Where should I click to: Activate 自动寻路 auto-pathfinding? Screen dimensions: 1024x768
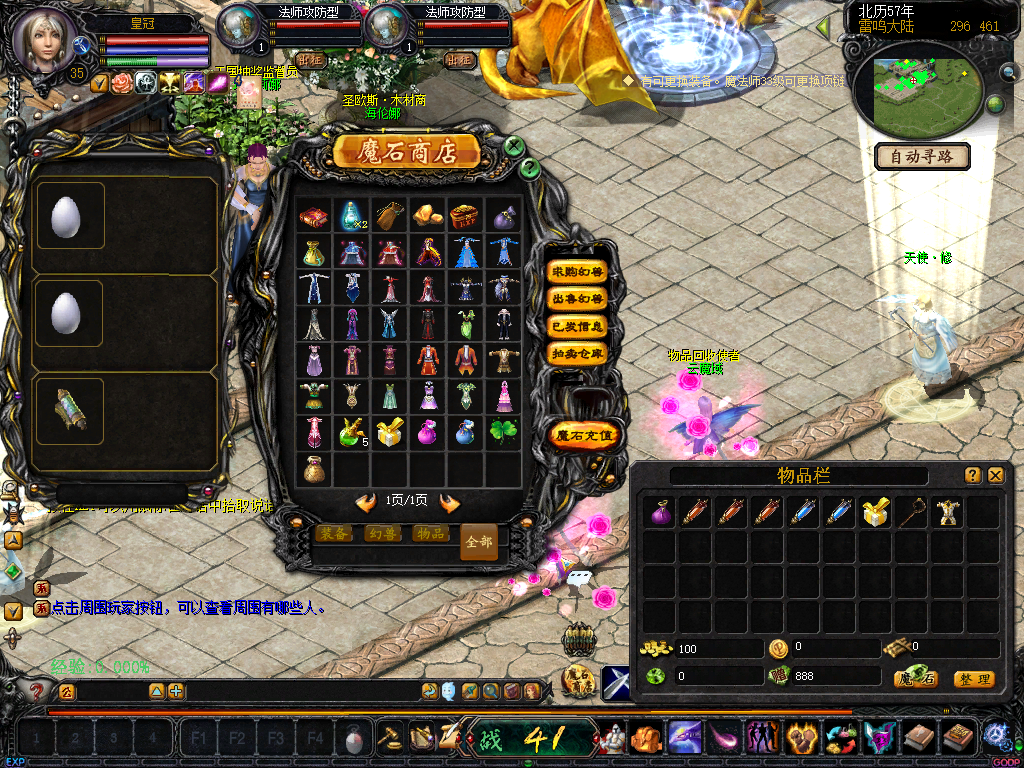923,156
